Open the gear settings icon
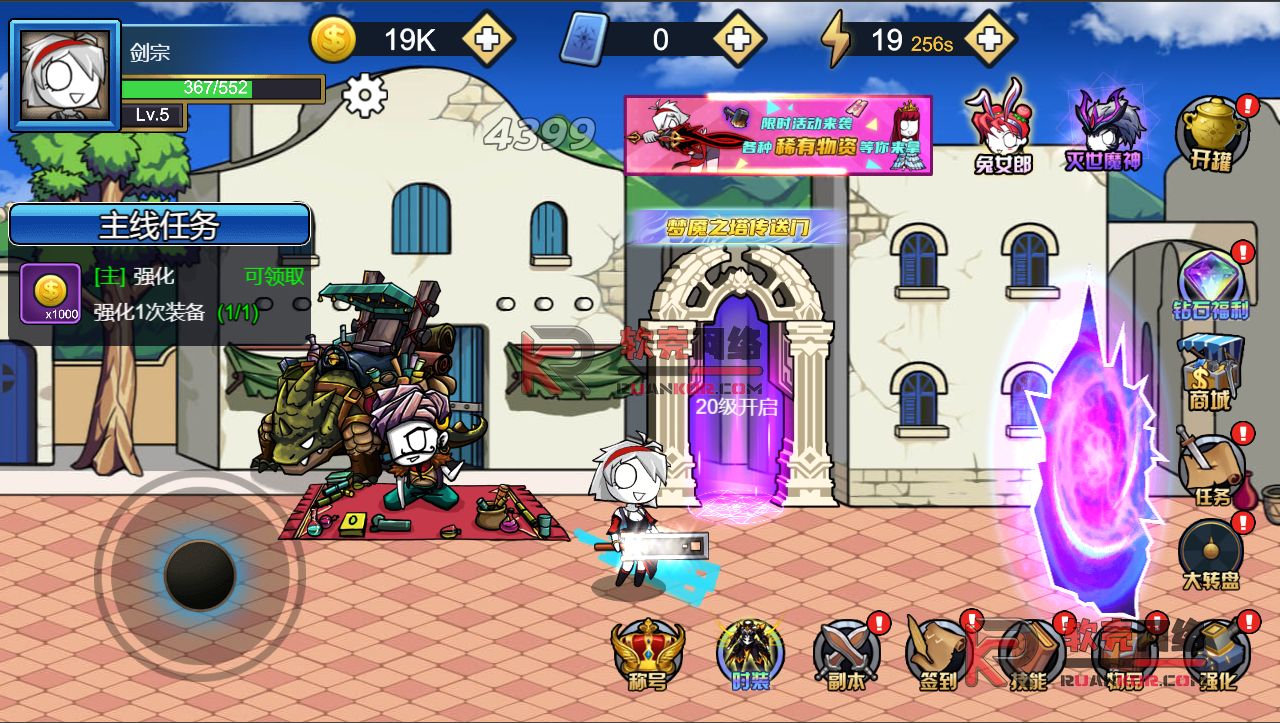Image resolution: width=1280 pixels, height=723 pixels. [x=364, y=96]
